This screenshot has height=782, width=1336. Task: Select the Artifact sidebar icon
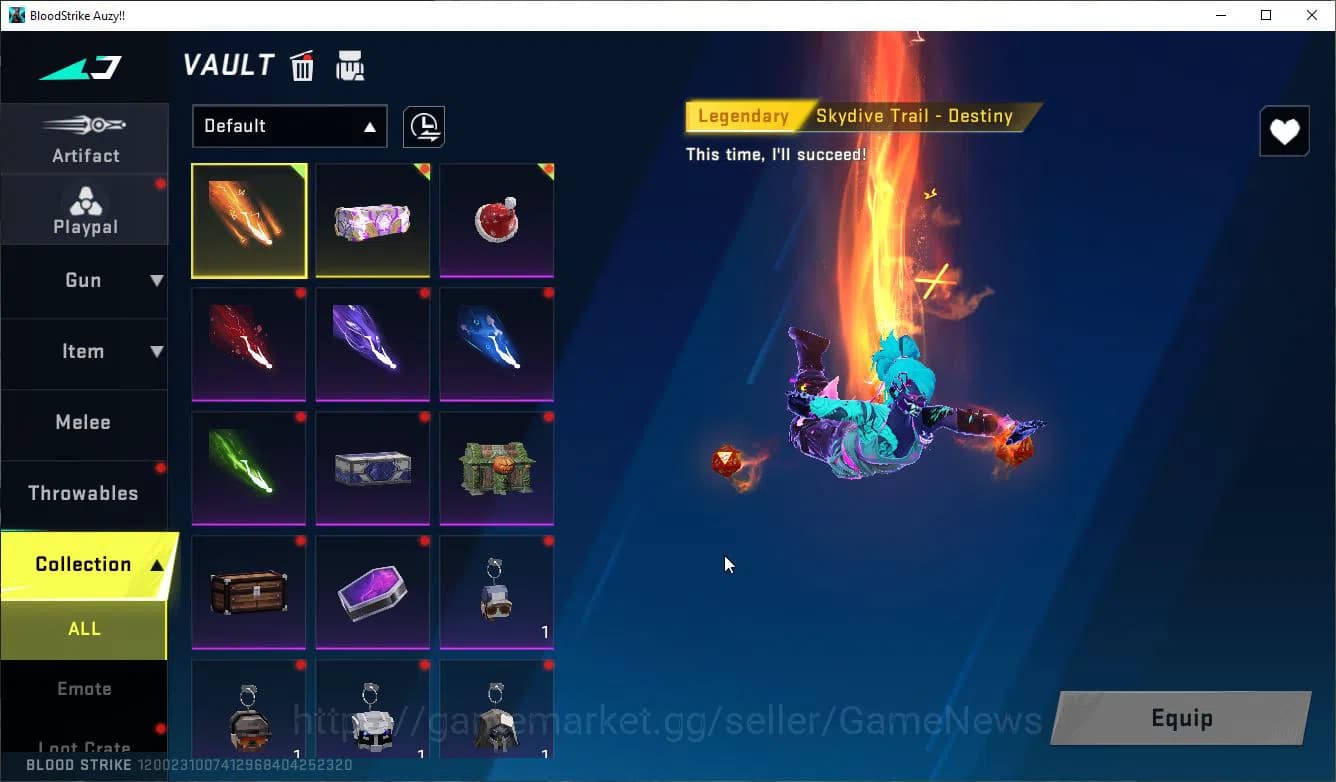[85, 138]
